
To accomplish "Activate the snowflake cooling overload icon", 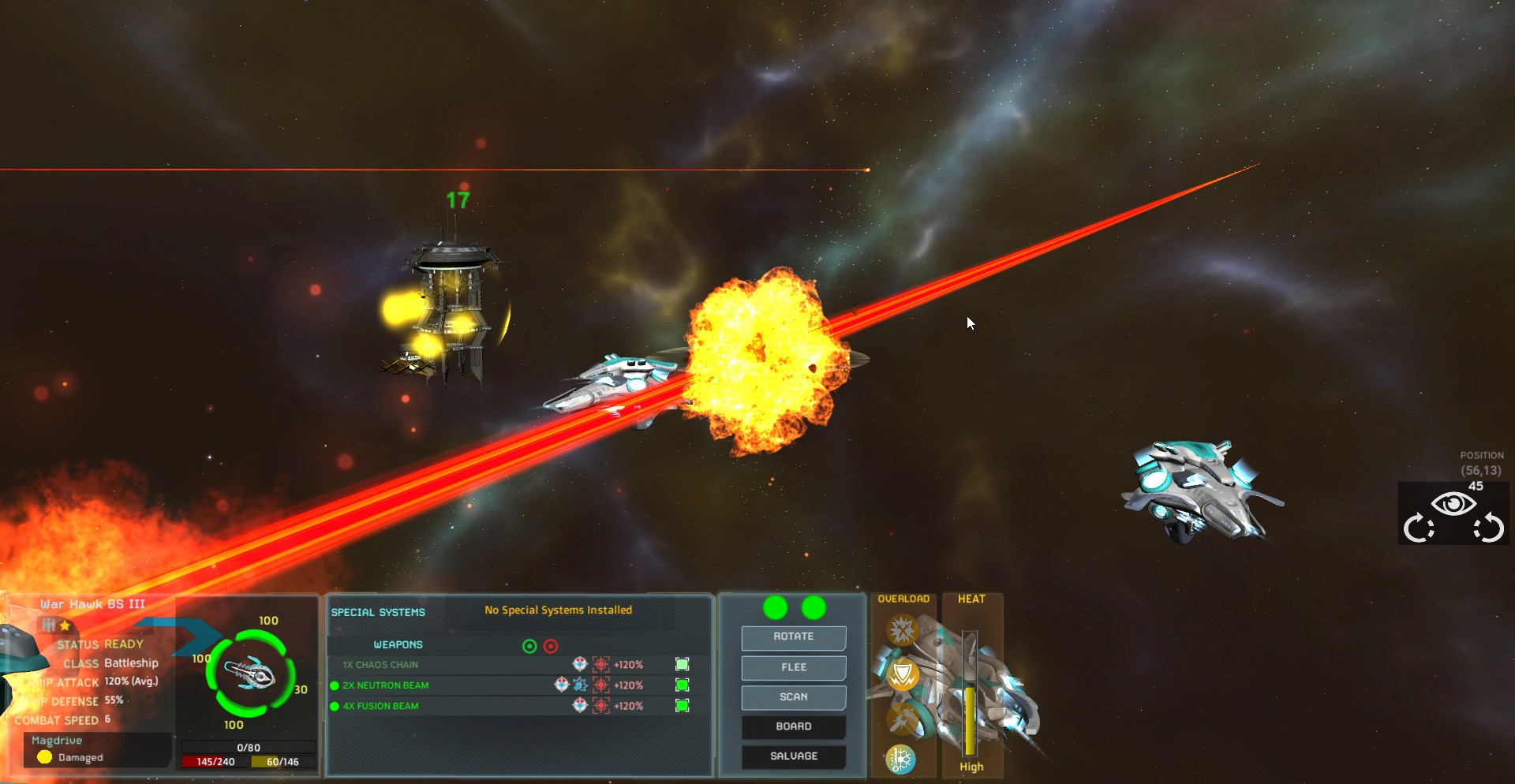I will pyautogui.click(x=900, y=760).
